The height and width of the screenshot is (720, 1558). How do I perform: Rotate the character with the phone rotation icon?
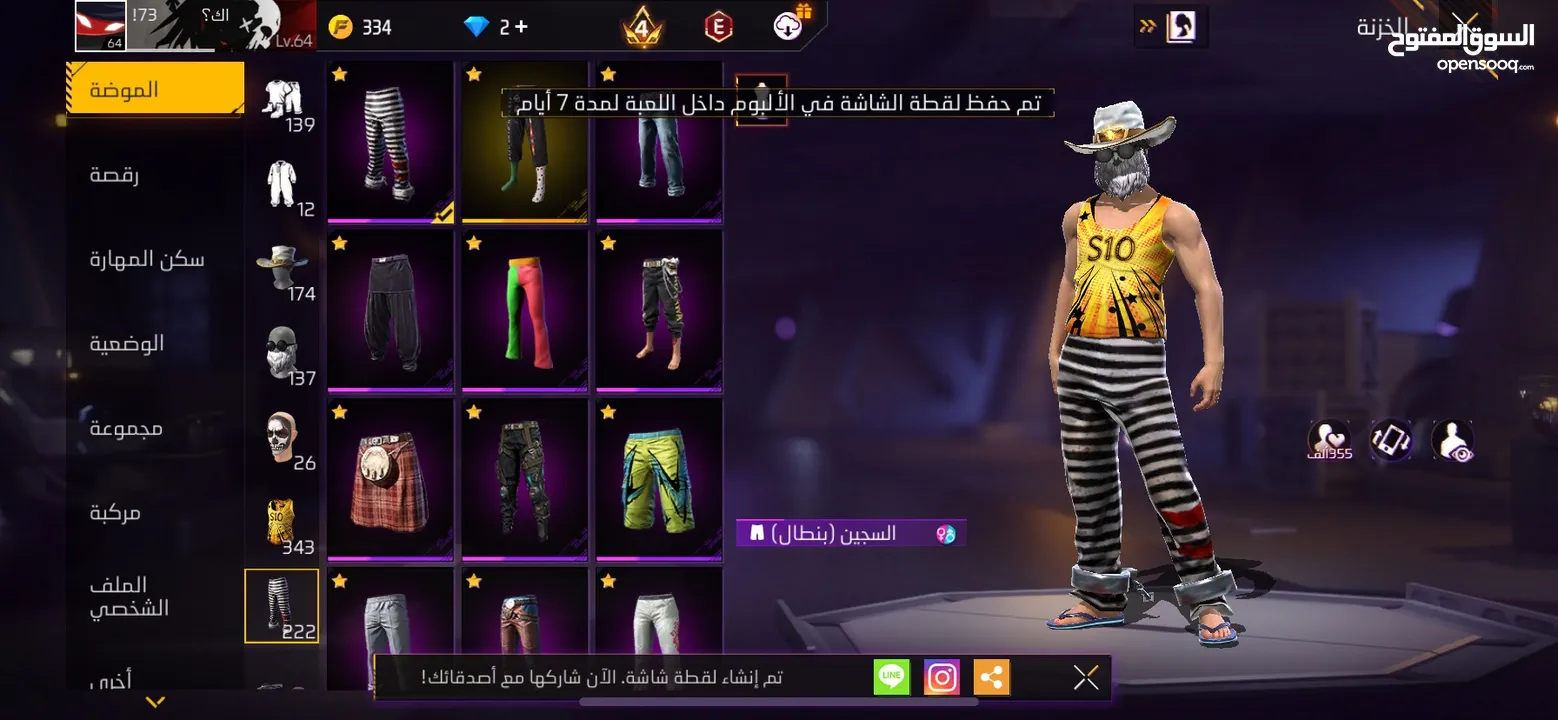click(x=1393, y=440)
